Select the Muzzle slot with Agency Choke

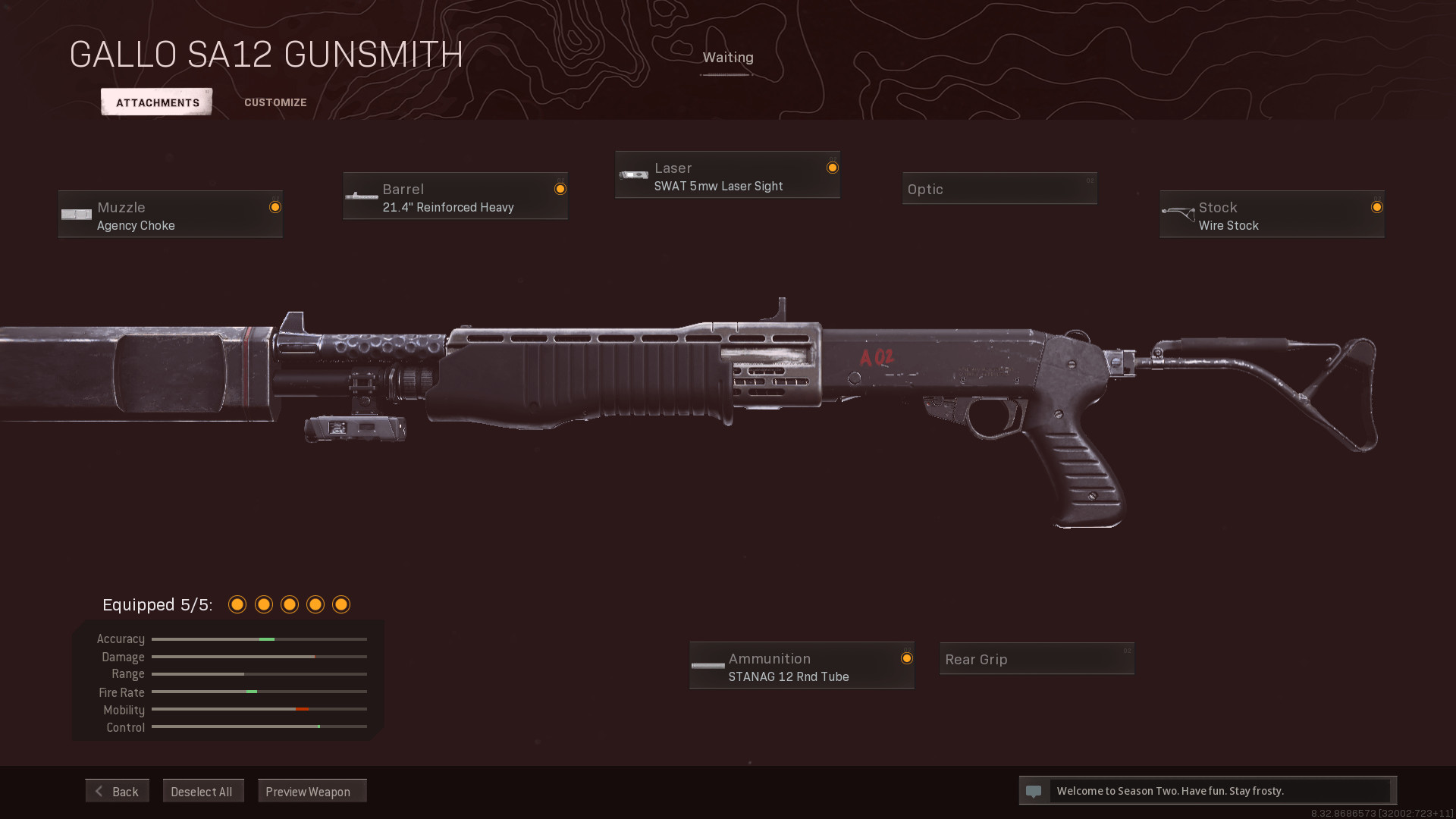click(170, 215)
